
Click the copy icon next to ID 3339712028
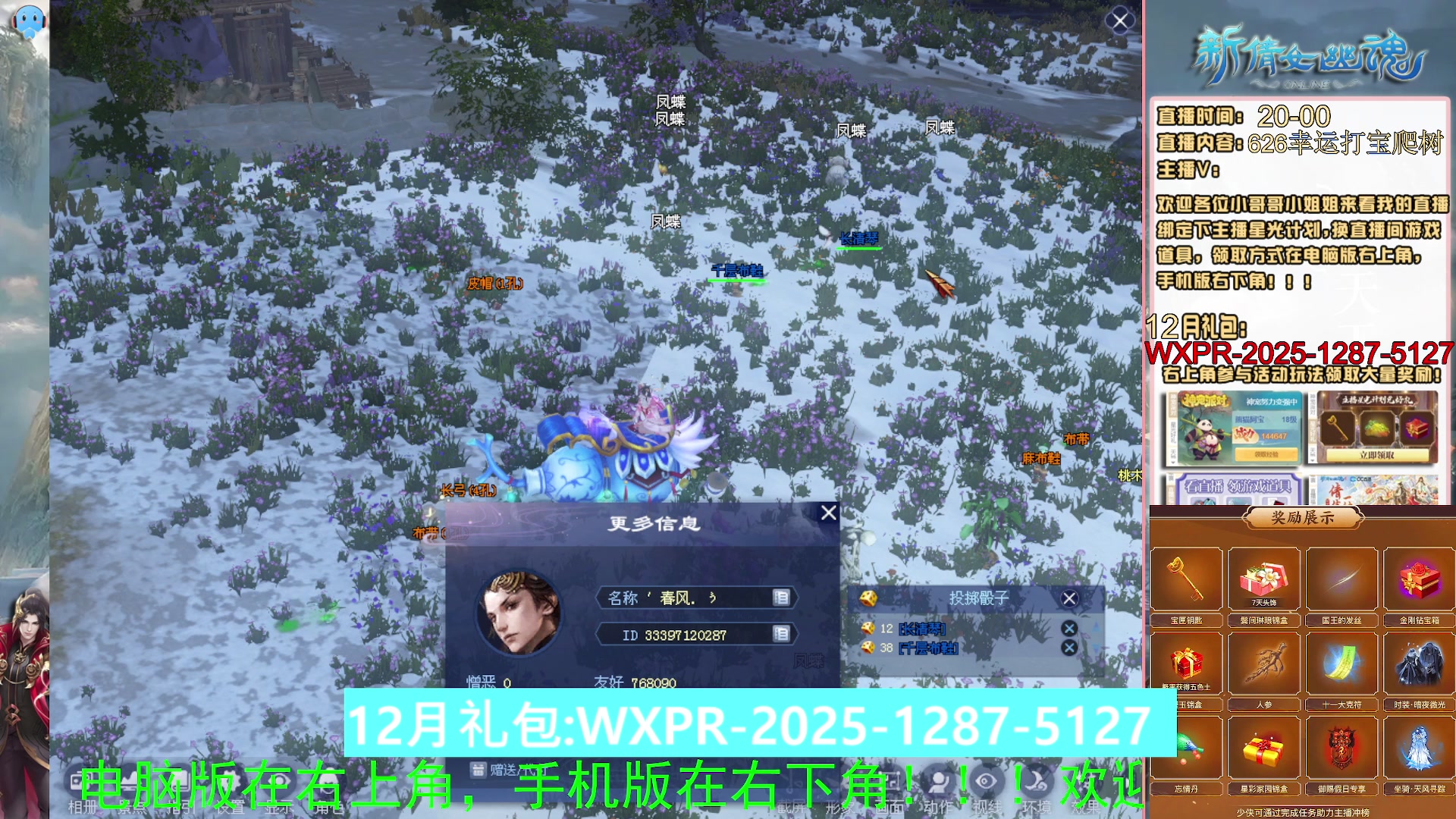pyautogui.click(x=780, y=634)
